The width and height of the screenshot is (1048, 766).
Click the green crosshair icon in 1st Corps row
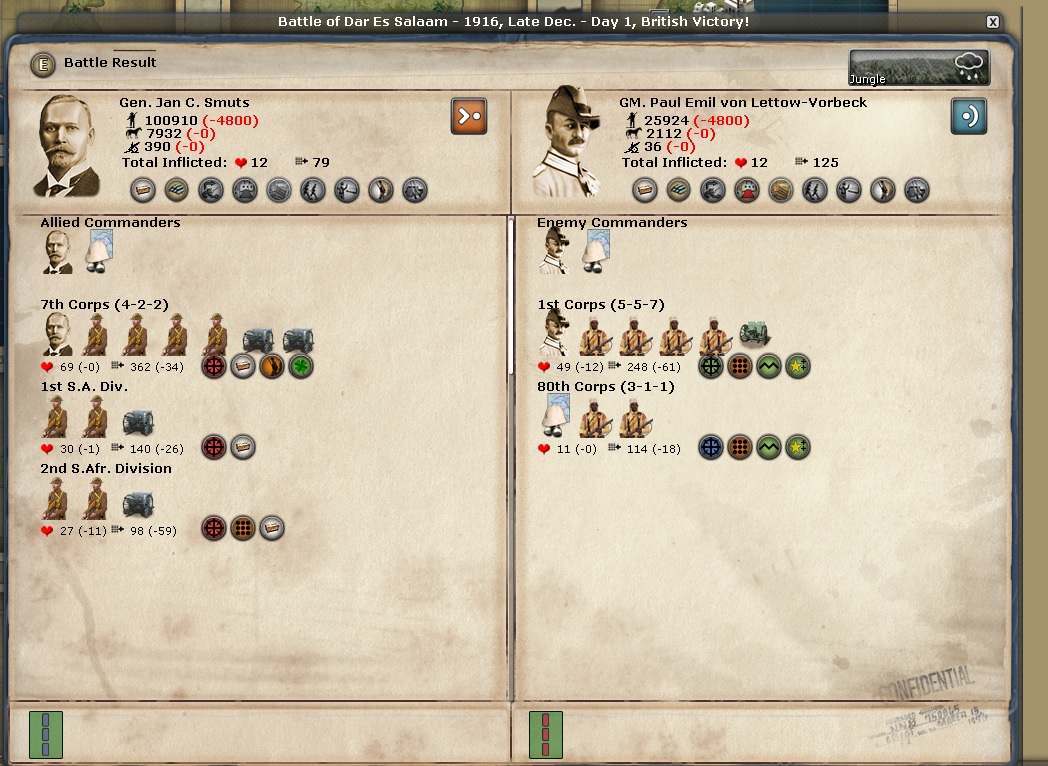(x=711, y=366)
